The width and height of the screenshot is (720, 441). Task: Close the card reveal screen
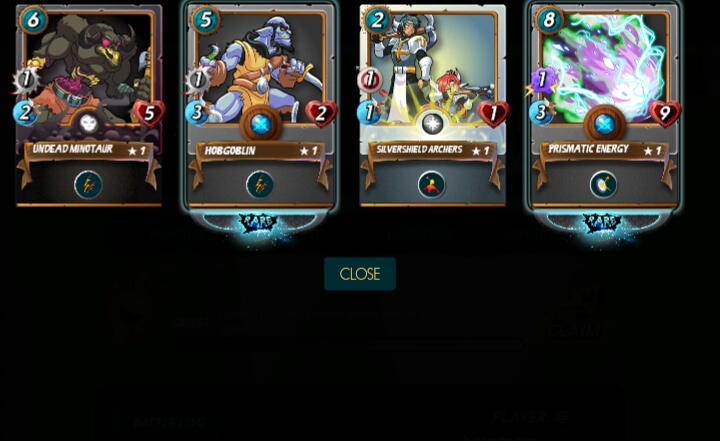pyautogui.click(x=360, y=274)
